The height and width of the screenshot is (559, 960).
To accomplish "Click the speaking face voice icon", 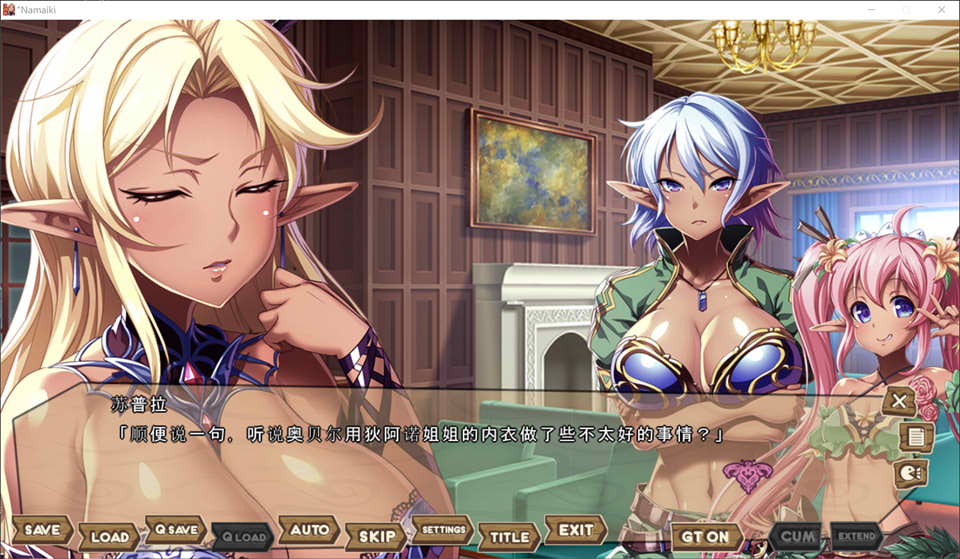I will 909,472.
